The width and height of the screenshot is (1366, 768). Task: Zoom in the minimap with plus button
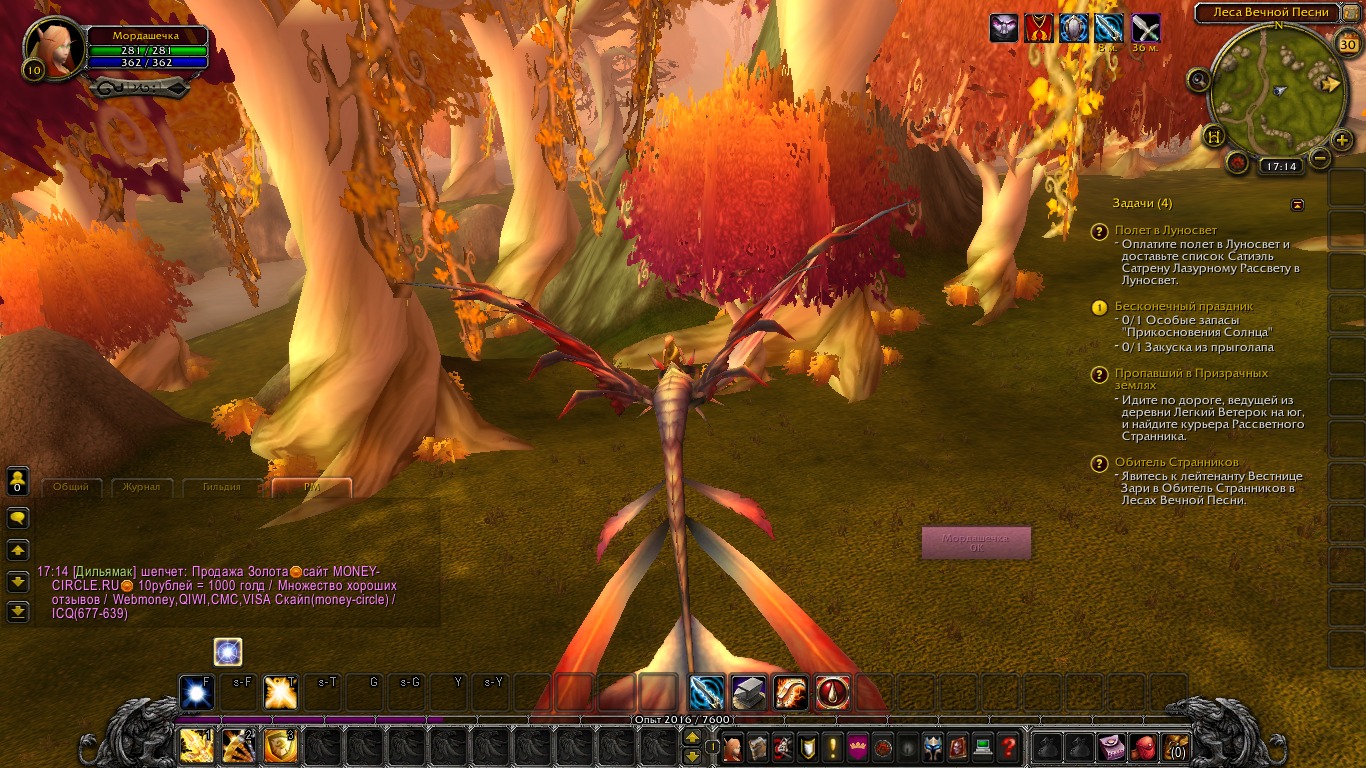coord(1342,140)
